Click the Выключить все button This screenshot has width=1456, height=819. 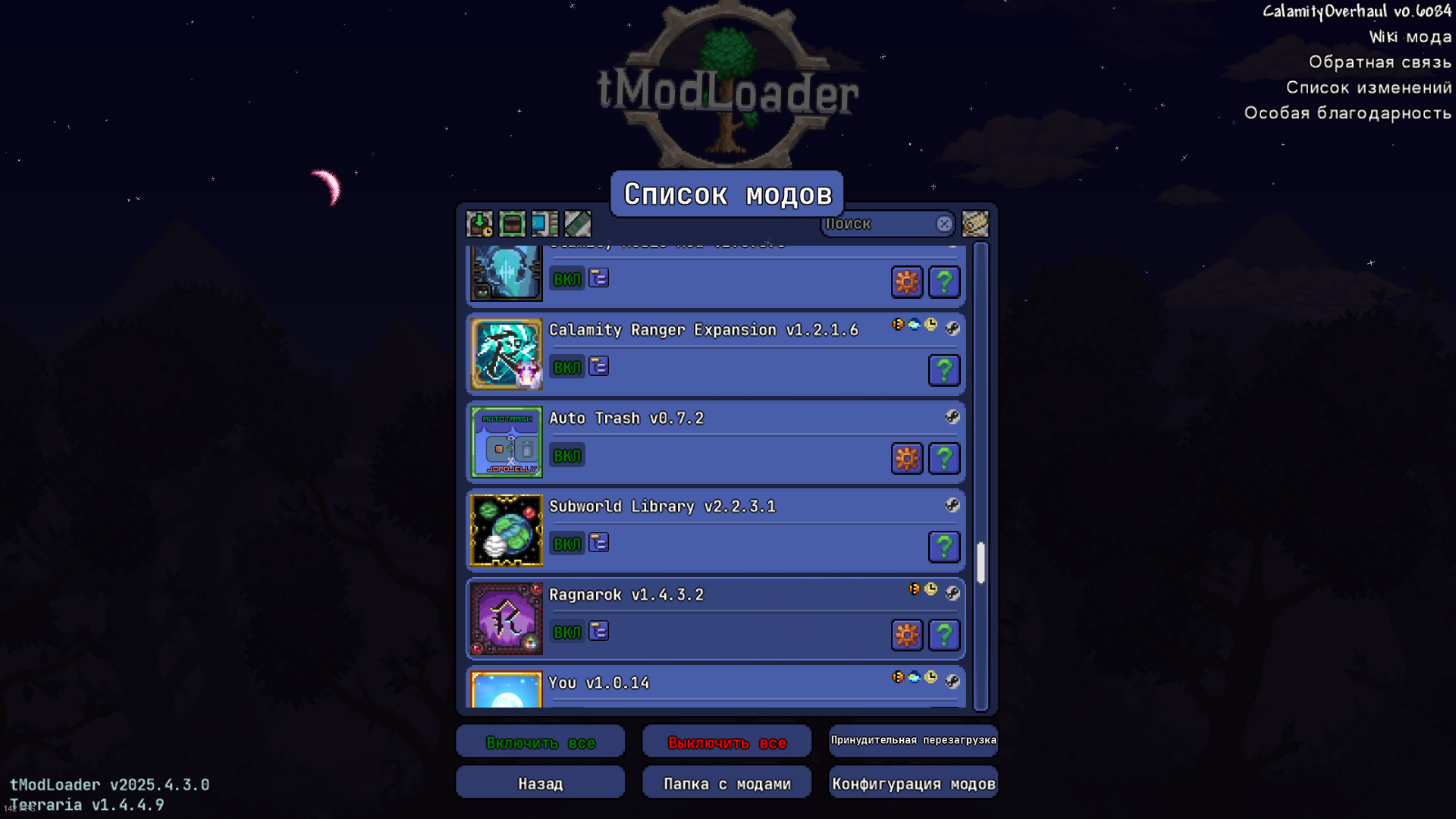click(x=726, y=742)
